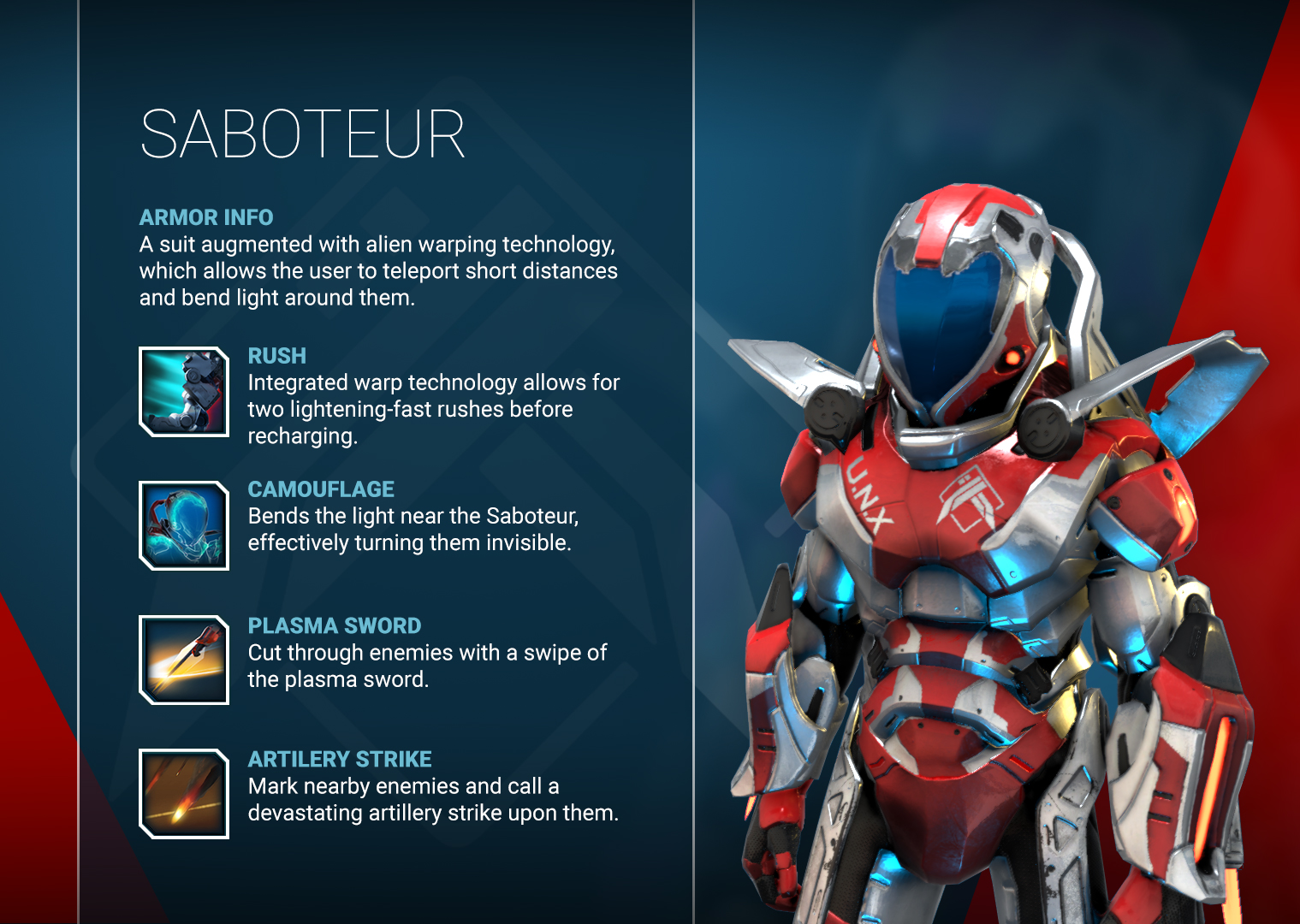Collapse the Rush ability description
Image resolution: width=1300 pixels, height=924 pixels.
276,356
